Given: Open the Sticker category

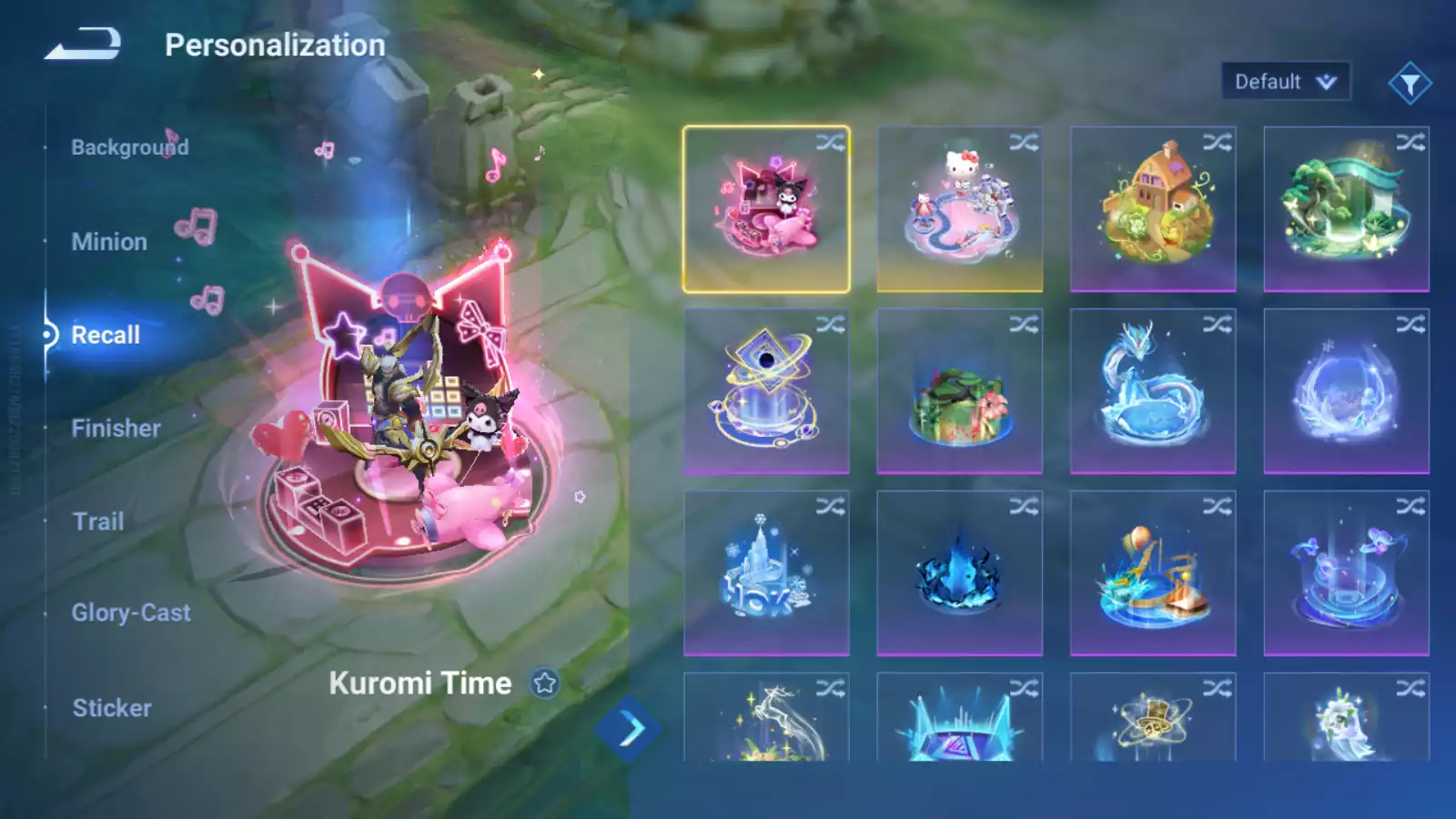Looking at the screenshot, I should point(112,708).
